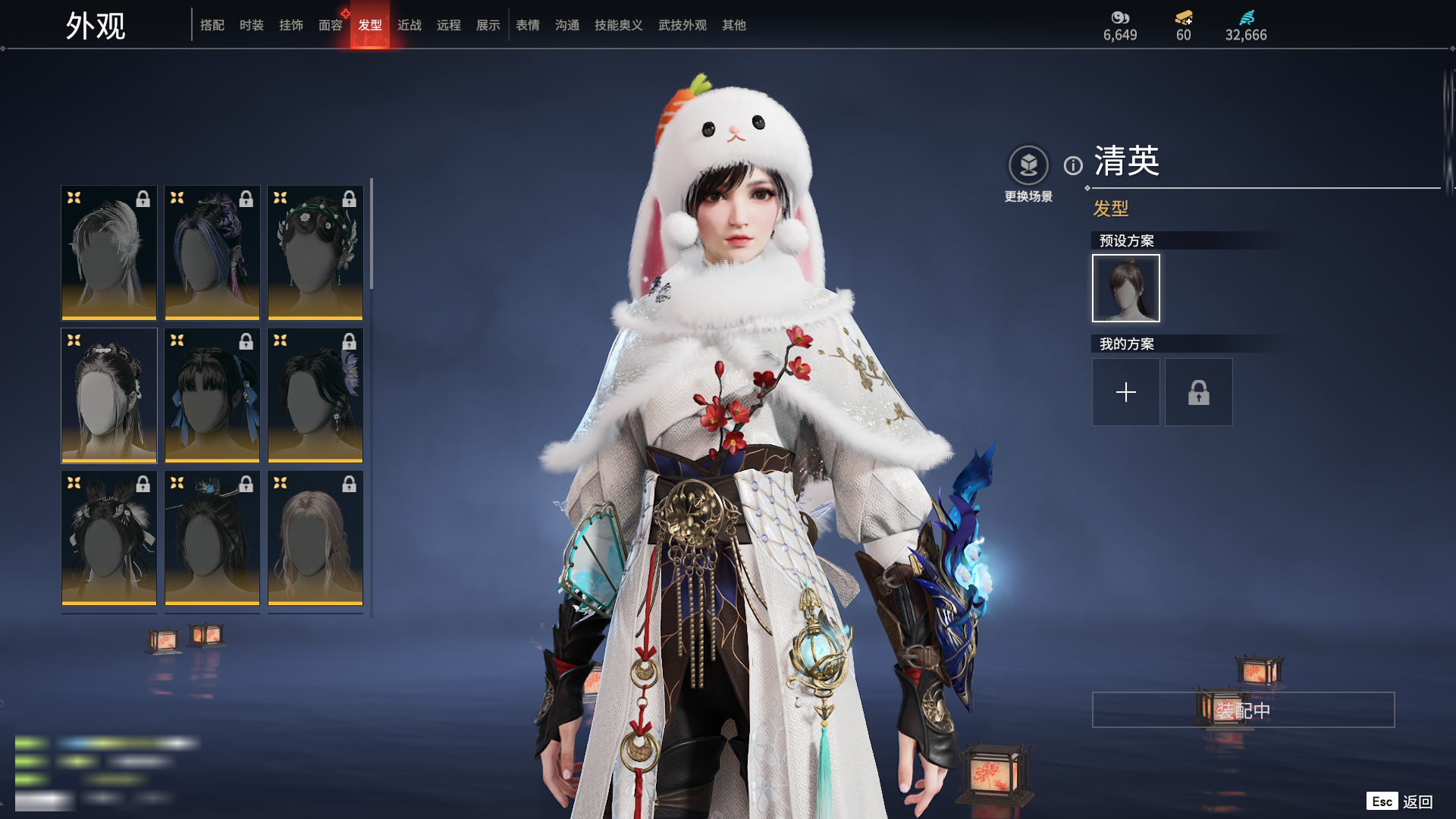Select the 武技外观 tab

pyautogui.click(x=682, y=25)
